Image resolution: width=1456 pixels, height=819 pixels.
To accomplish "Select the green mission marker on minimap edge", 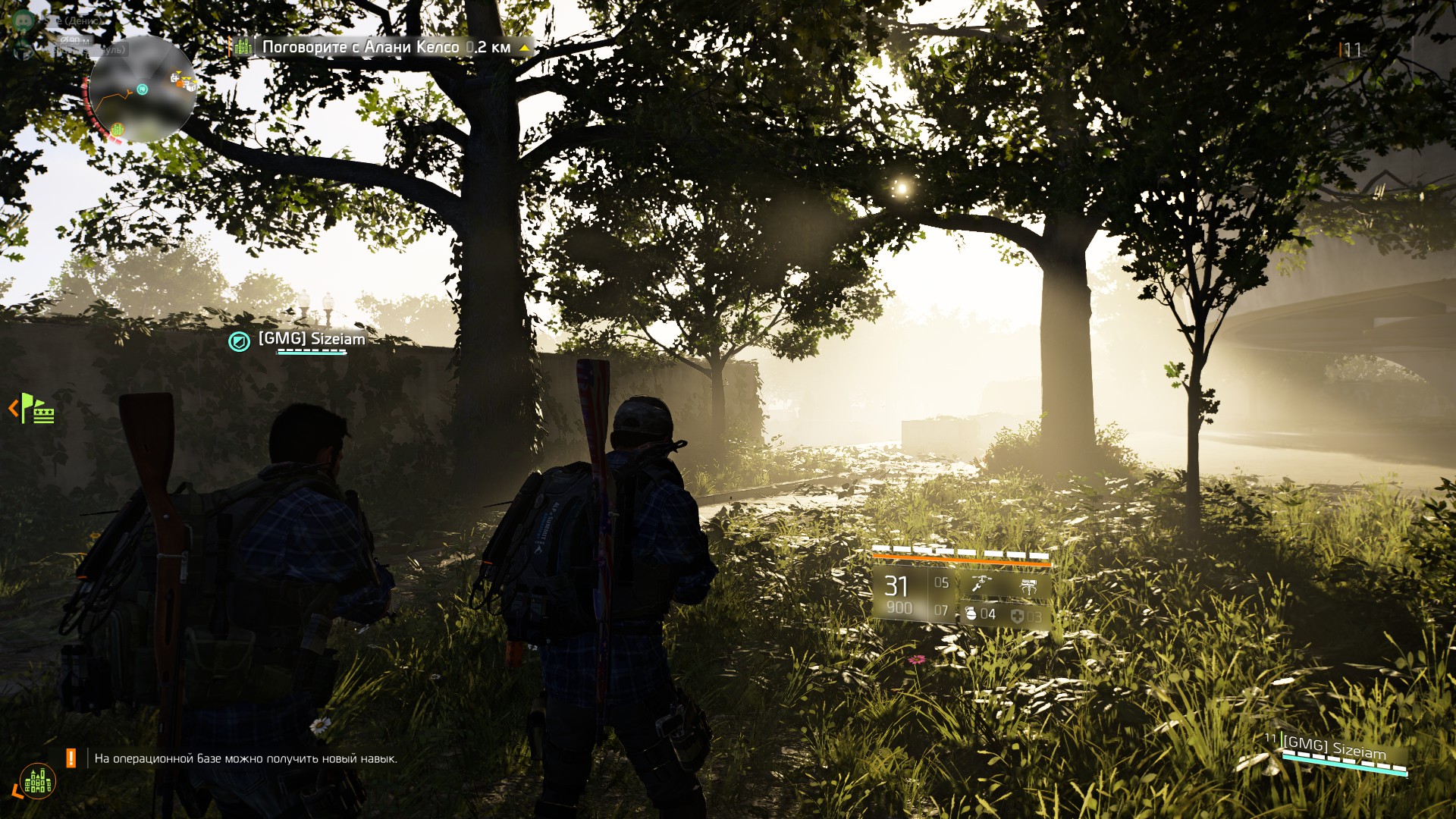I will click(118, 129).
